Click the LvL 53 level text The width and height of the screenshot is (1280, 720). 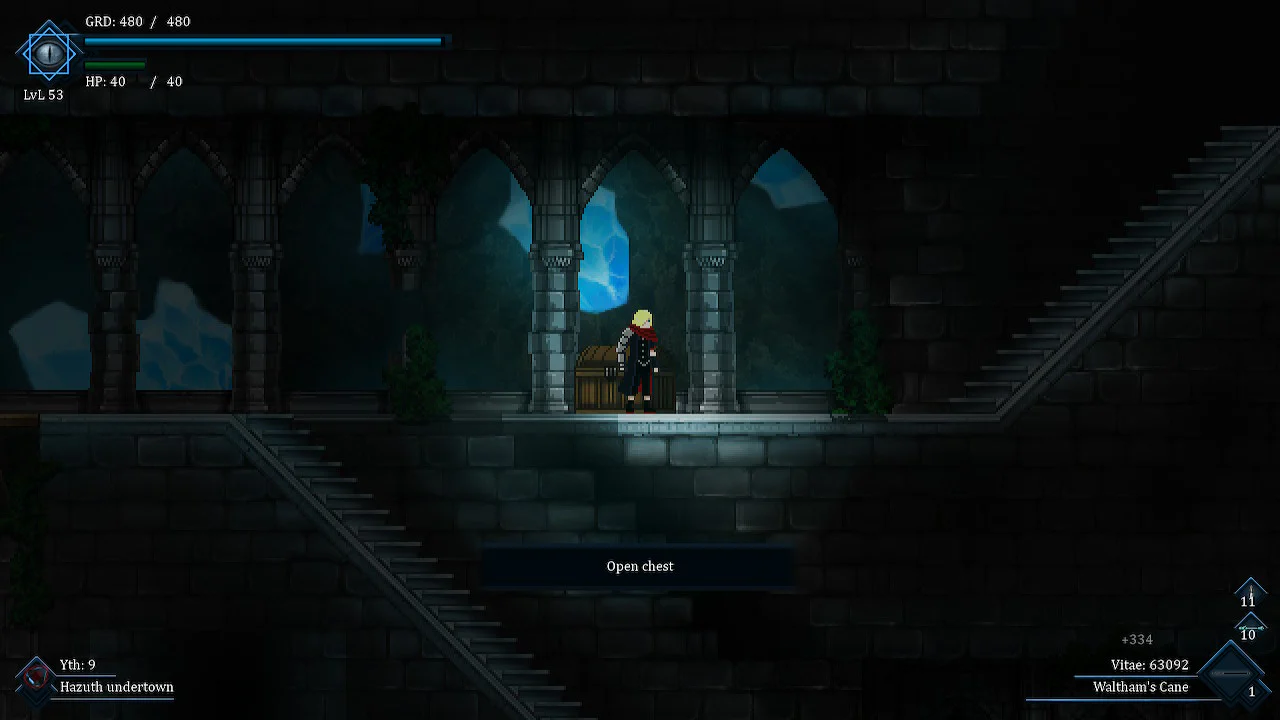pyautogui.click(x=43, y=96)
